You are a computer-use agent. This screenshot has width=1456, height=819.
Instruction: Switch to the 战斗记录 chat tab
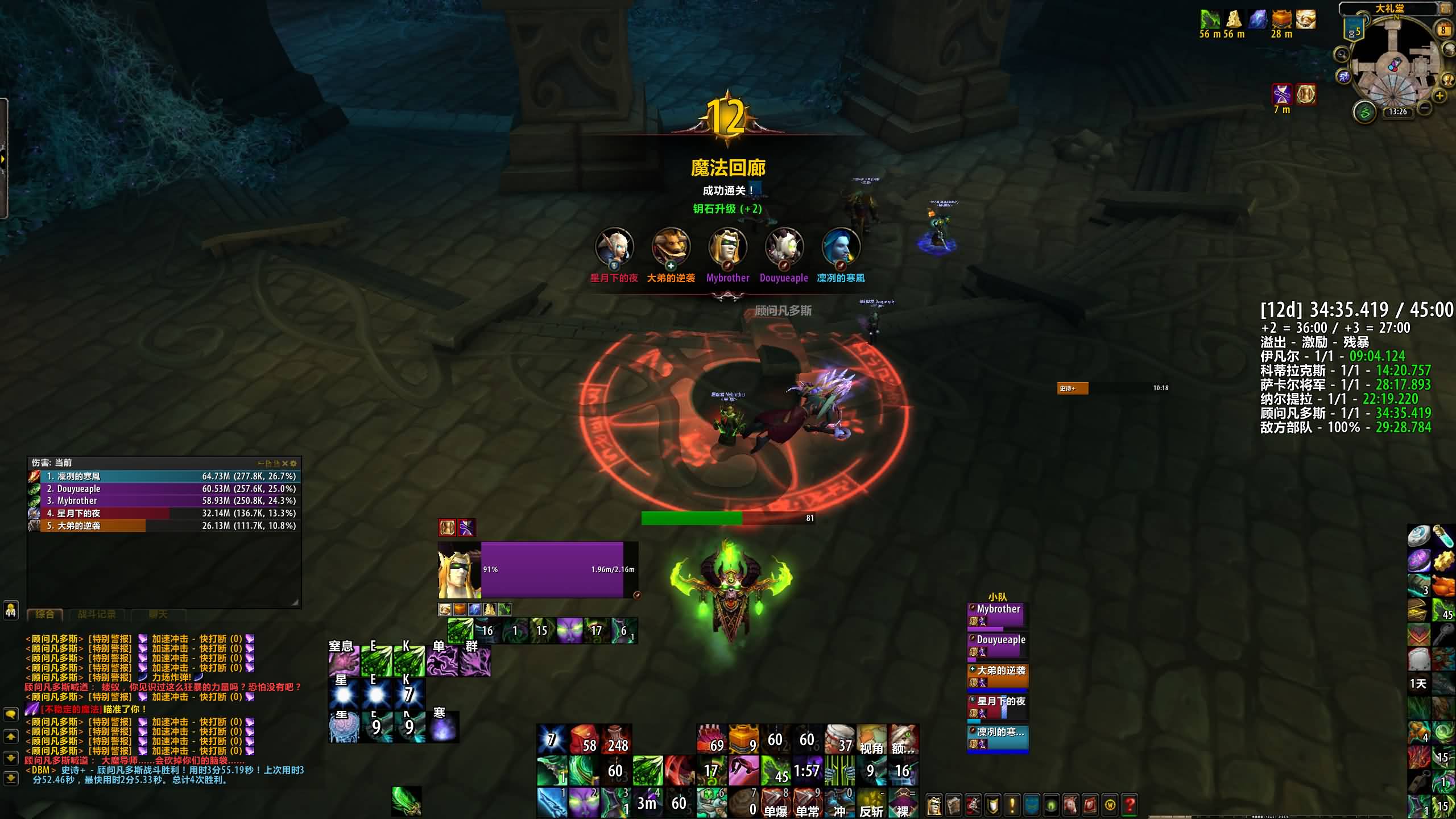[x=97, y=614]
